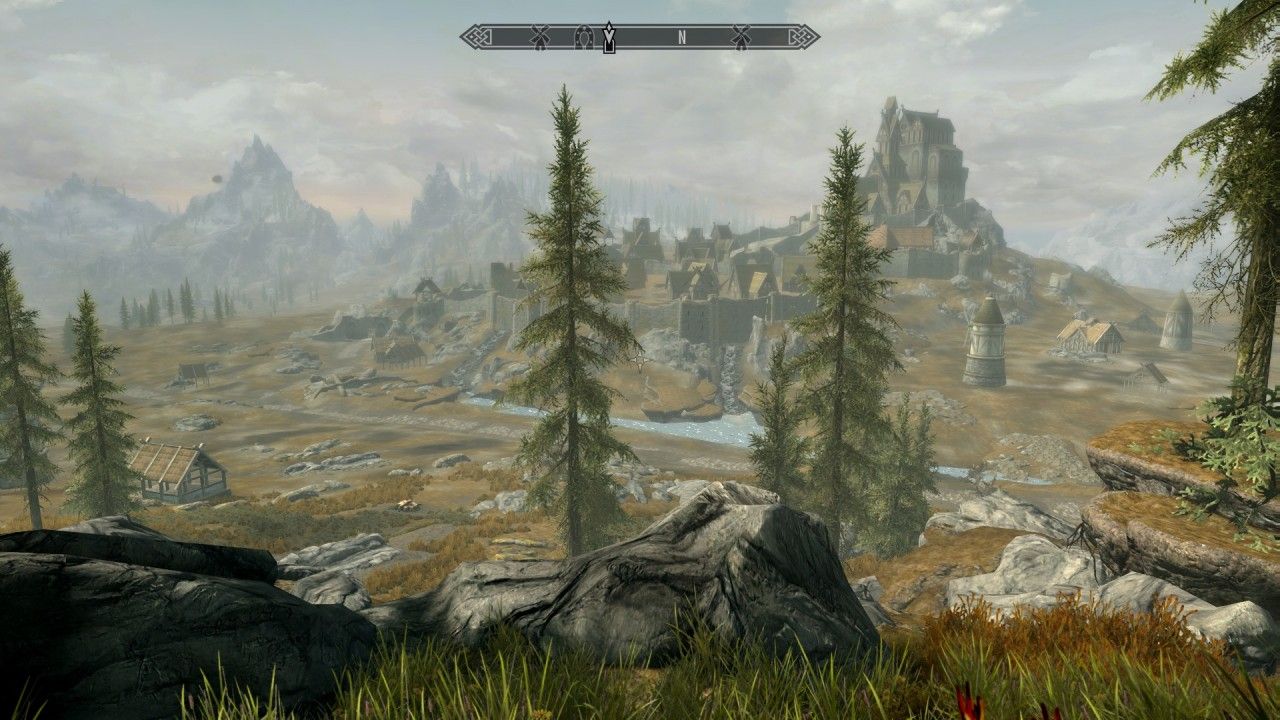Click the tall pine tree in center foreground
1280x720 pixels.
(575, 330)
